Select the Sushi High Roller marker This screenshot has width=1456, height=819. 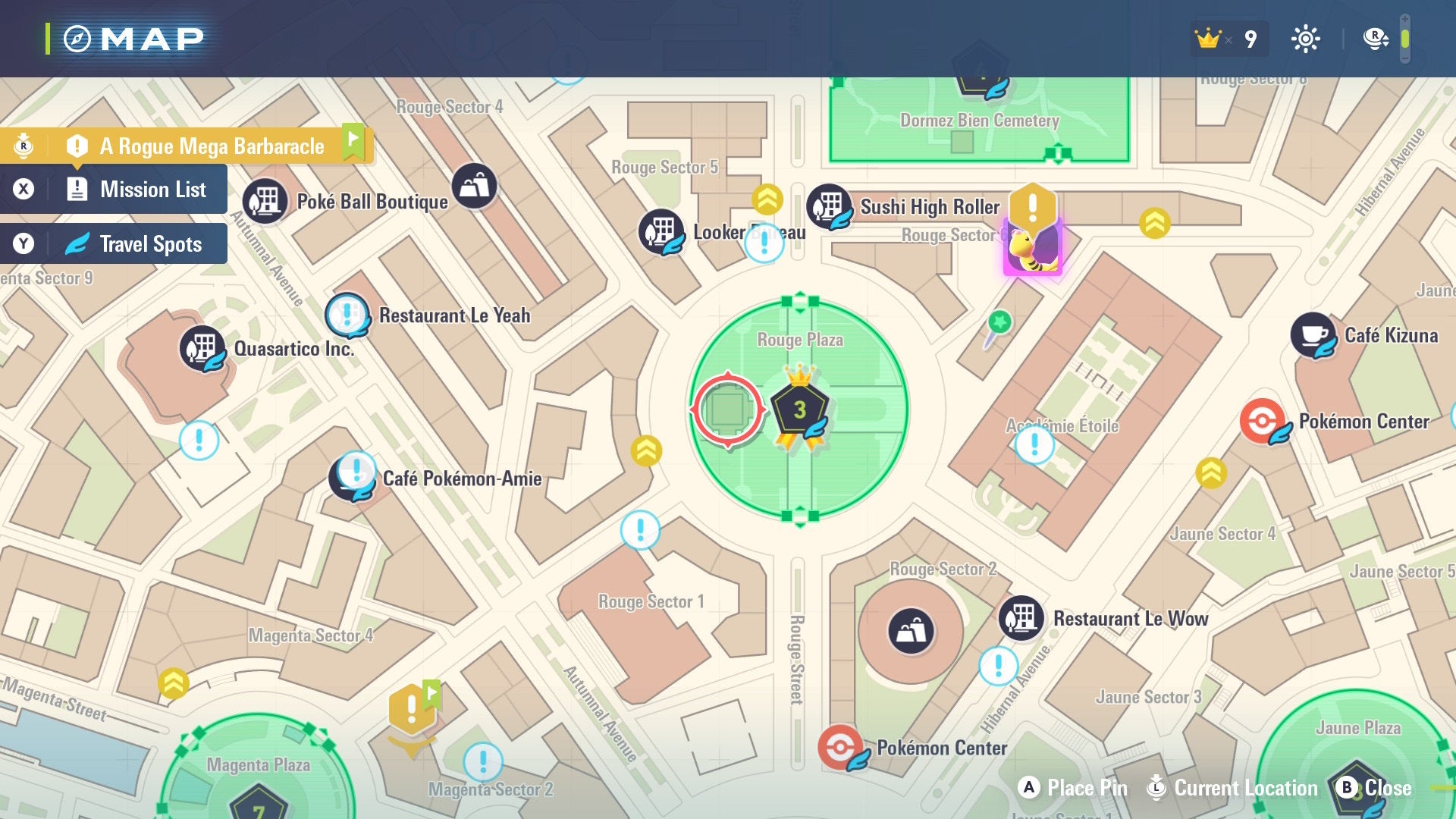829,206
